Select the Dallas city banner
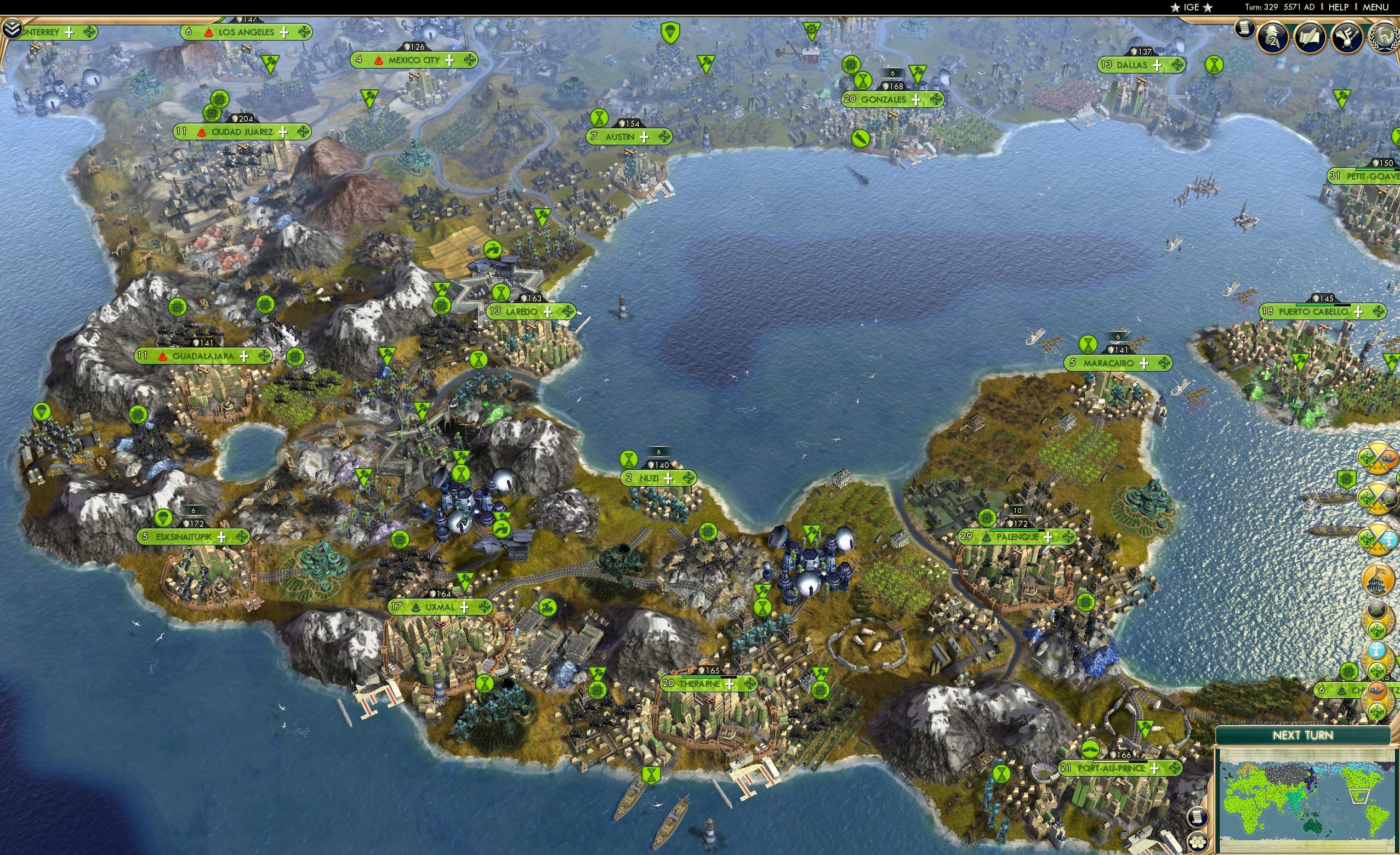1400x855 pixels. [x=1132, y=65]
